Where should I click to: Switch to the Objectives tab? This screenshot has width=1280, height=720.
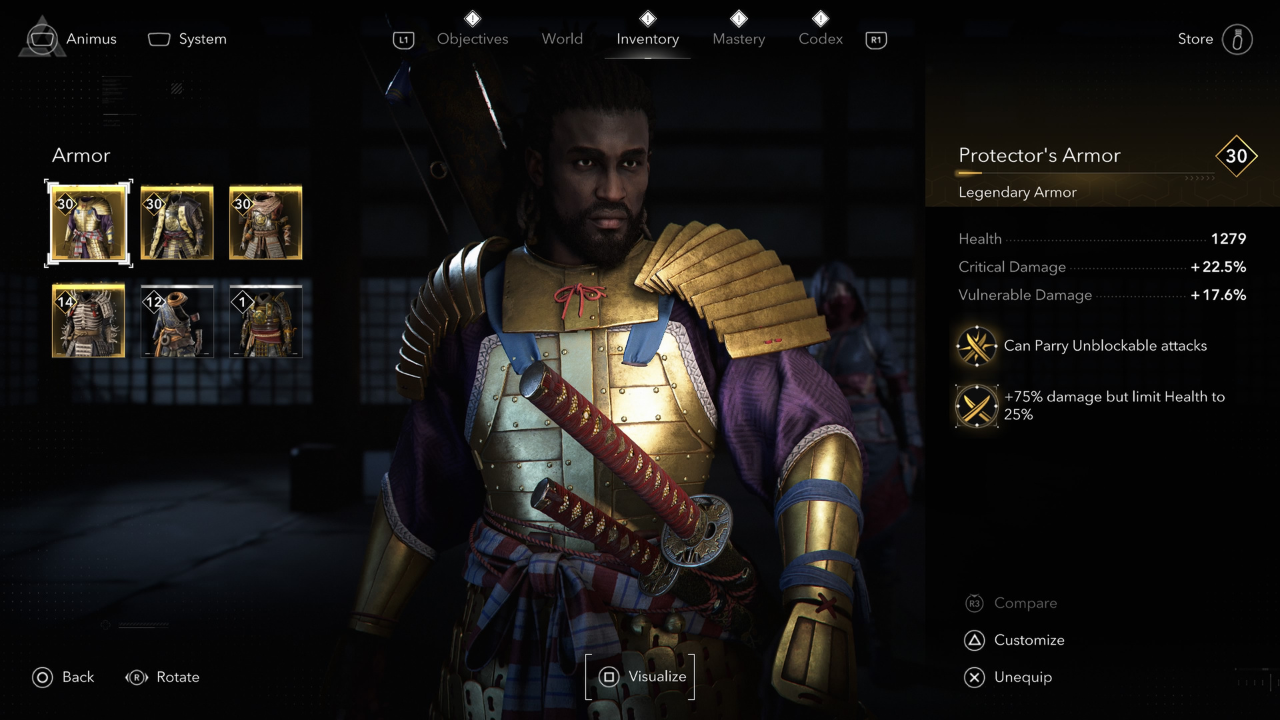pos(472,39)
